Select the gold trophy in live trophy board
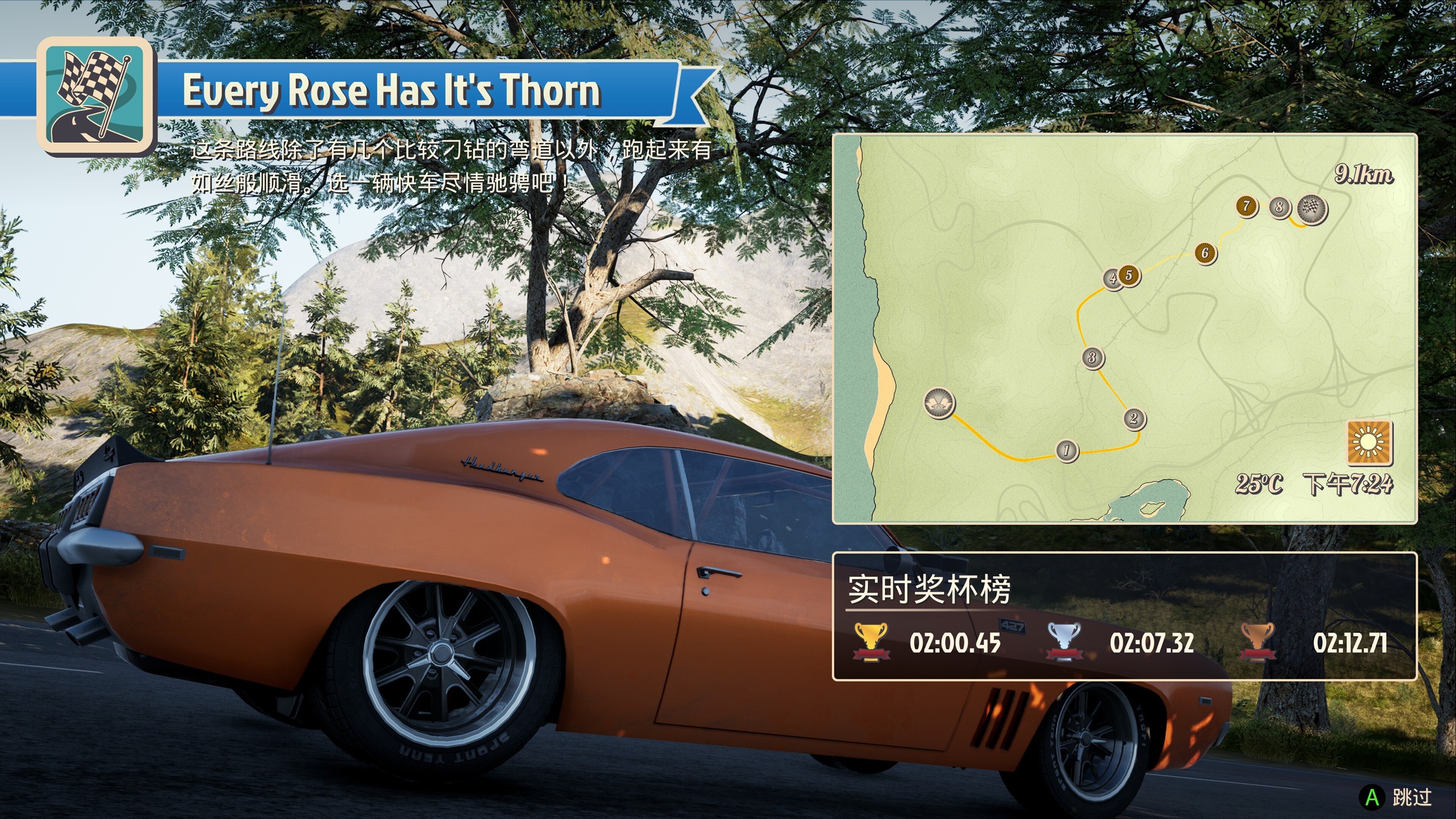This screenshot has width=1456, height=819. tap(870, 642)
